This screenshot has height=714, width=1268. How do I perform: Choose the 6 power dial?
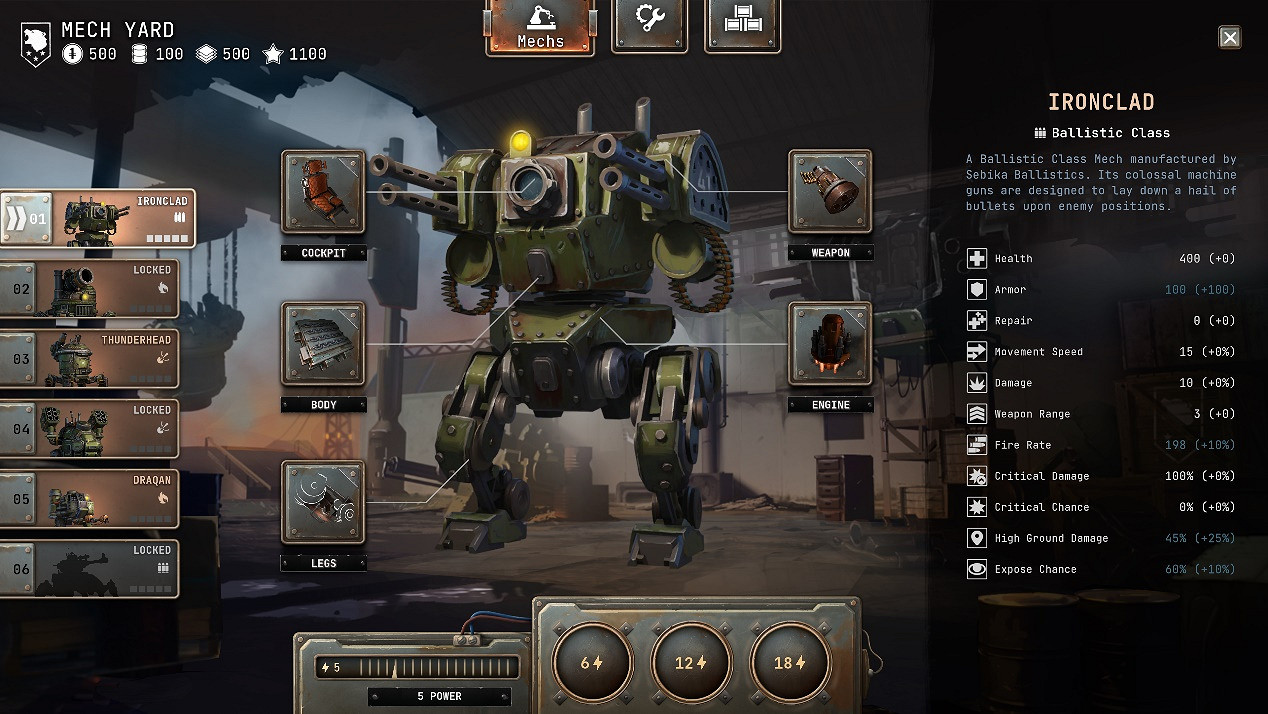592,662
